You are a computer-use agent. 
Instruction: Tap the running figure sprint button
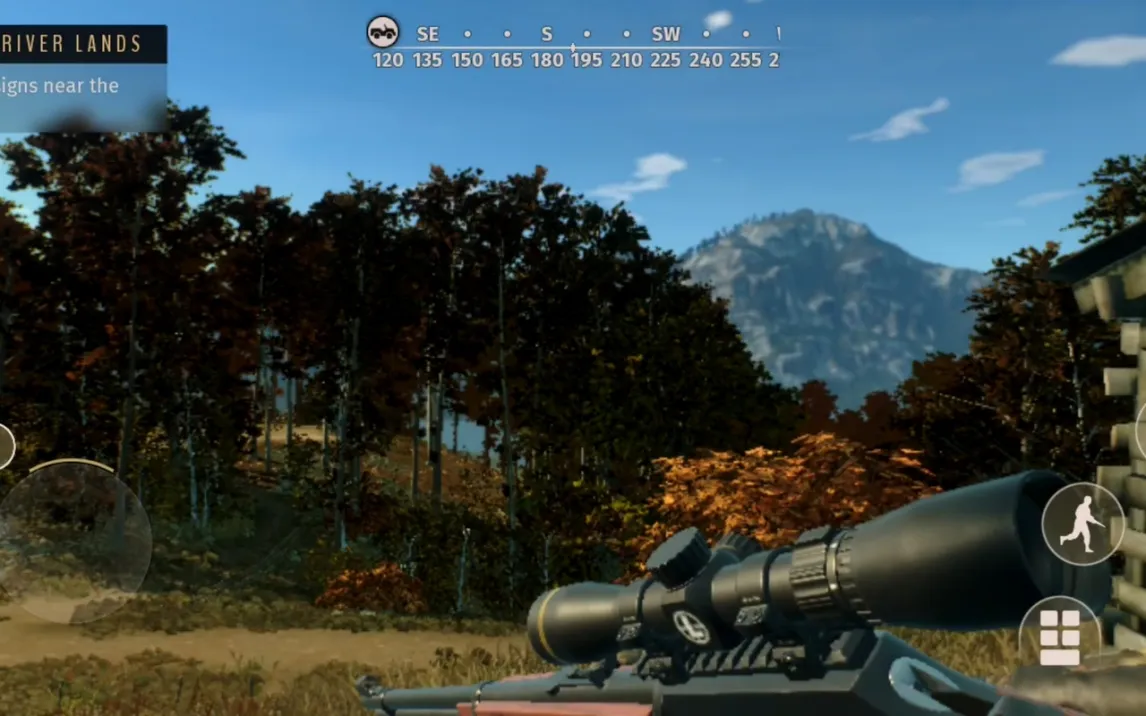(1083, 524)
